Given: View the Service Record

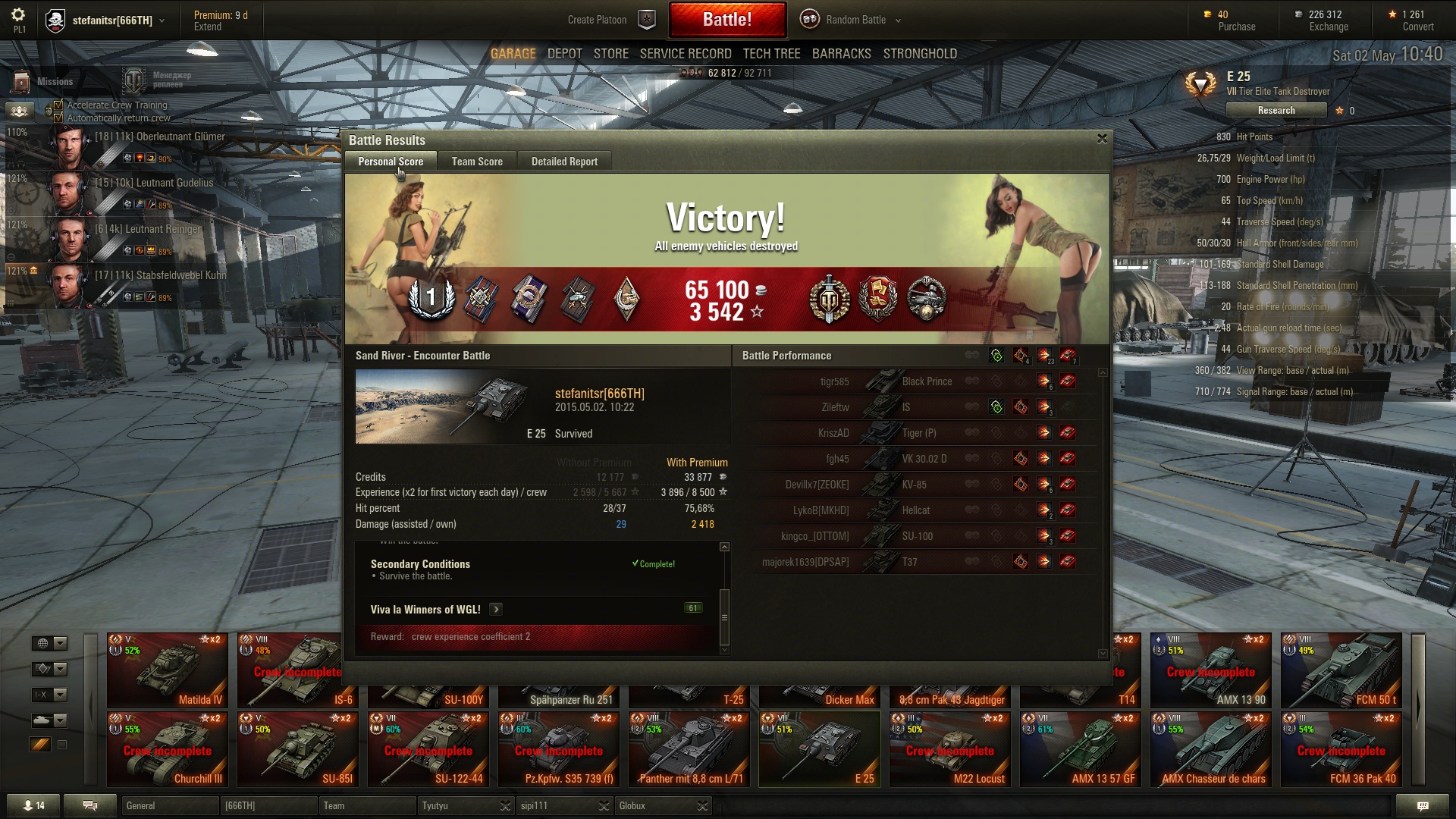Looking at the screenshot, I should point(686,54).
